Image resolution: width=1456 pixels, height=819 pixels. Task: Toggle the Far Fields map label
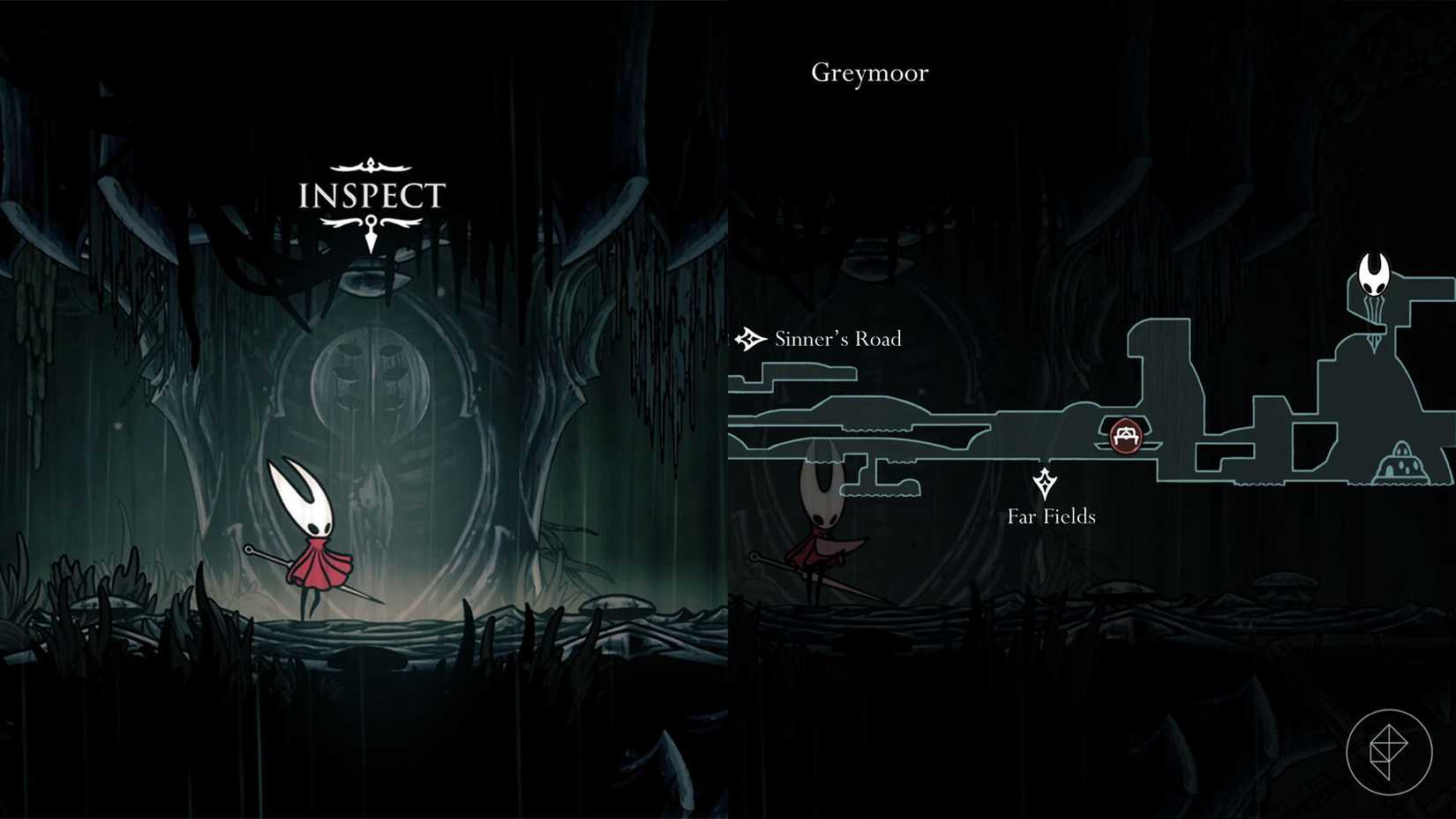1051,516
